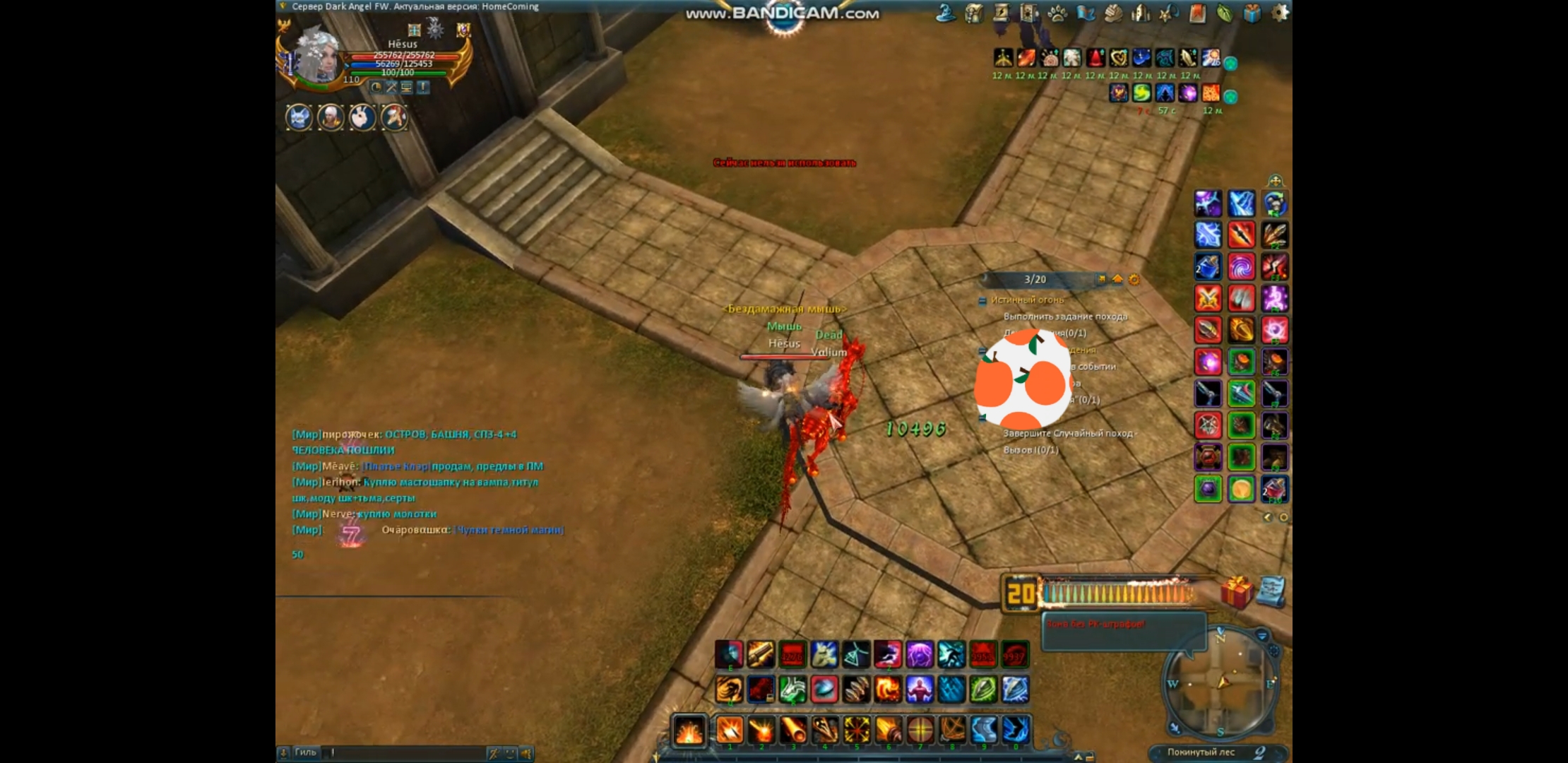Select the blue fox pet portrait
Viewport: 1568px width, 763px height.
click(299, 117)
